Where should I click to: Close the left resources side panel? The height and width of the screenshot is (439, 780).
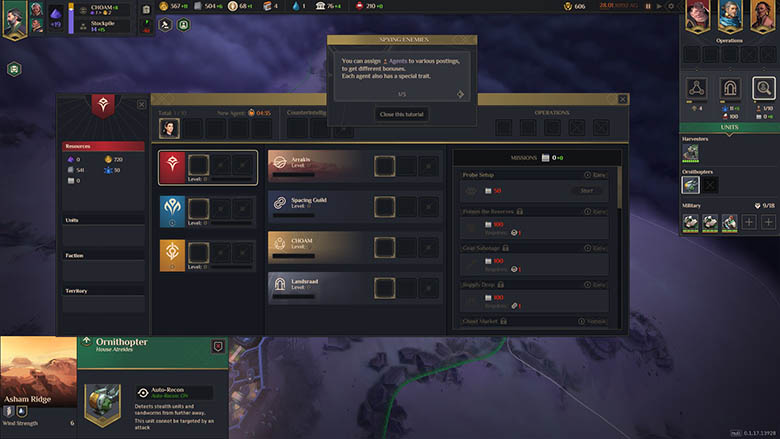(x=140, y=104)
